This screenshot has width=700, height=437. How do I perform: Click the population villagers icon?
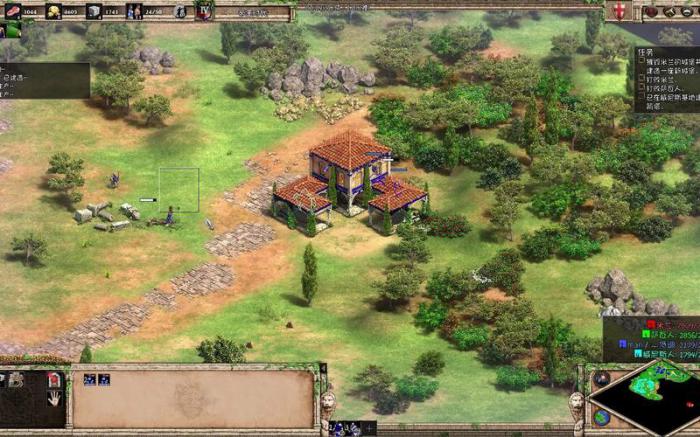(134, 11)
